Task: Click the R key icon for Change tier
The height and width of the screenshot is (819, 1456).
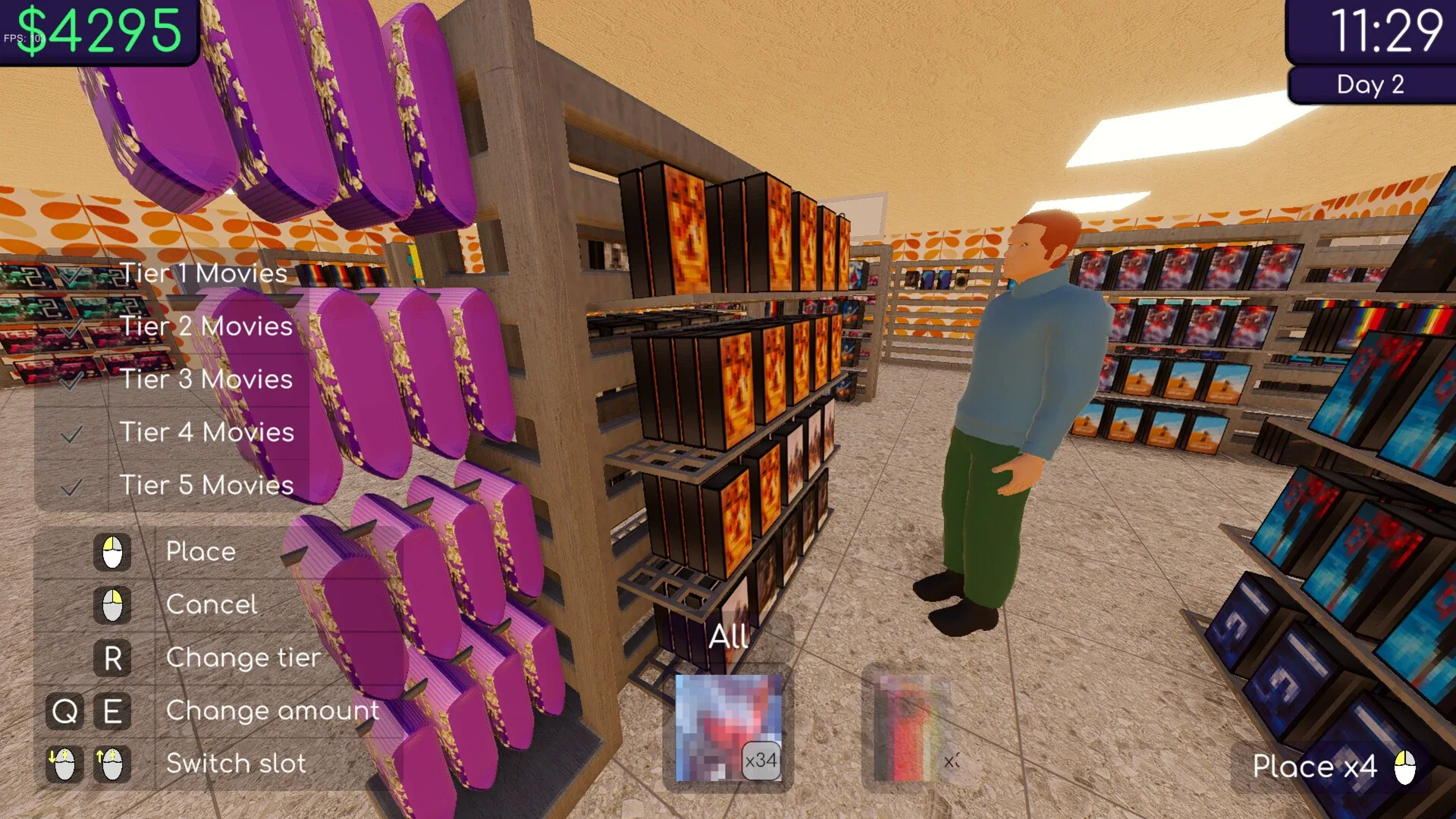Action: pos(111,658)
